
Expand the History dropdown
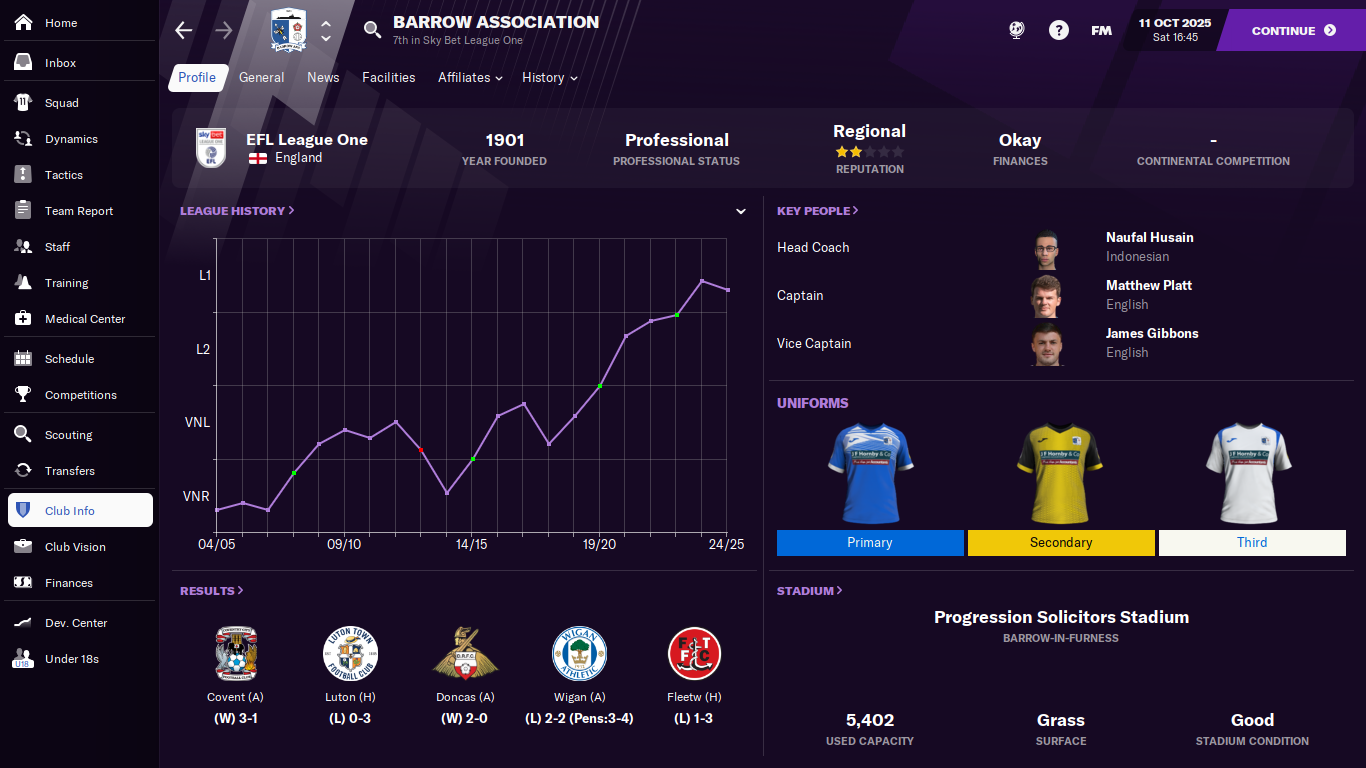point(549,78)
